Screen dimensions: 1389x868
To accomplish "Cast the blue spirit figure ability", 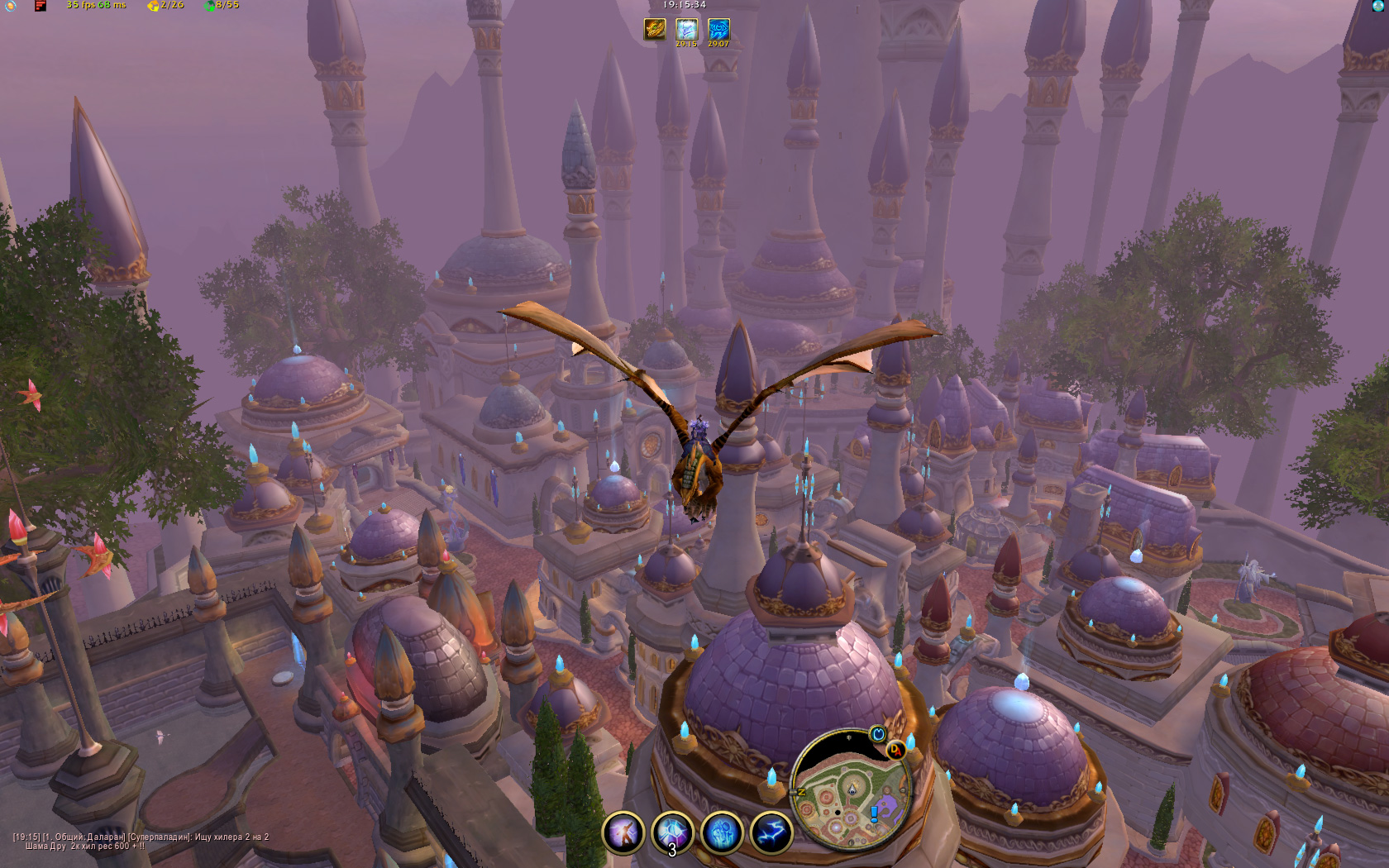I will click(722, 832).
